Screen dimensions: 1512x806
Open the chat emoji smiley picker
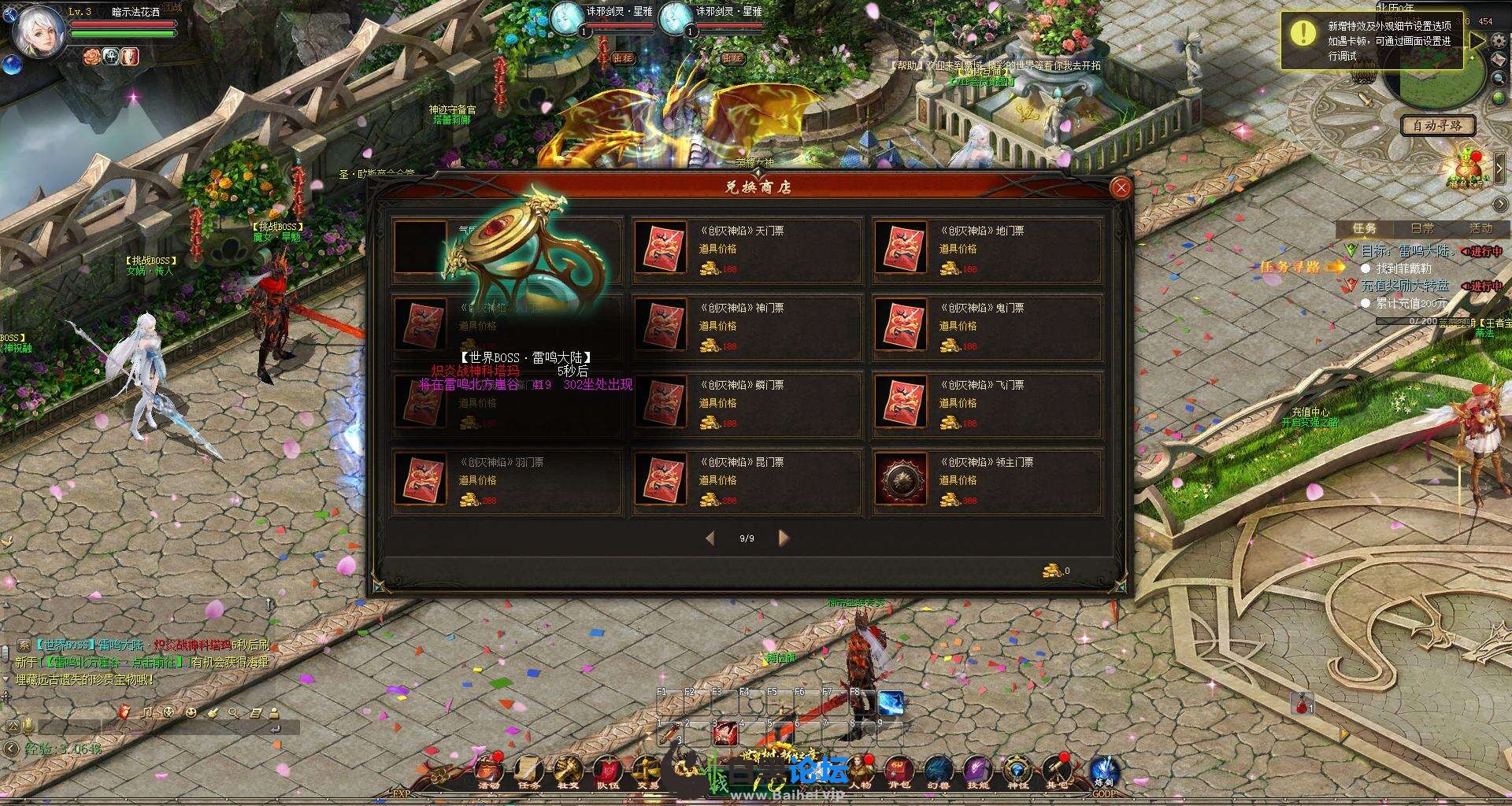191,712
